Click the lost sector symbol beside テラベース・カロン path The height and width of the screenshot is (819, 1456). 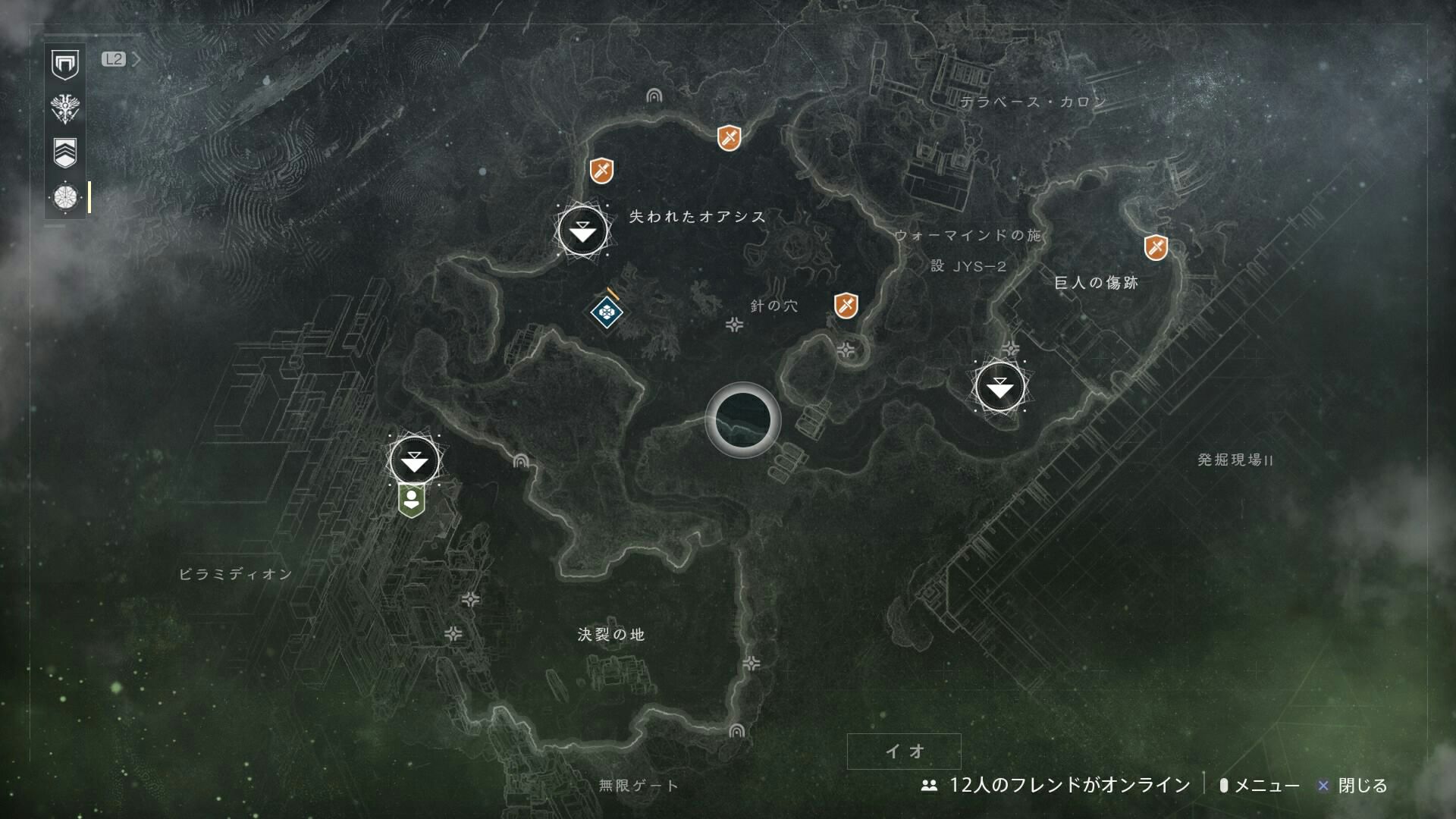coord(654,96)
